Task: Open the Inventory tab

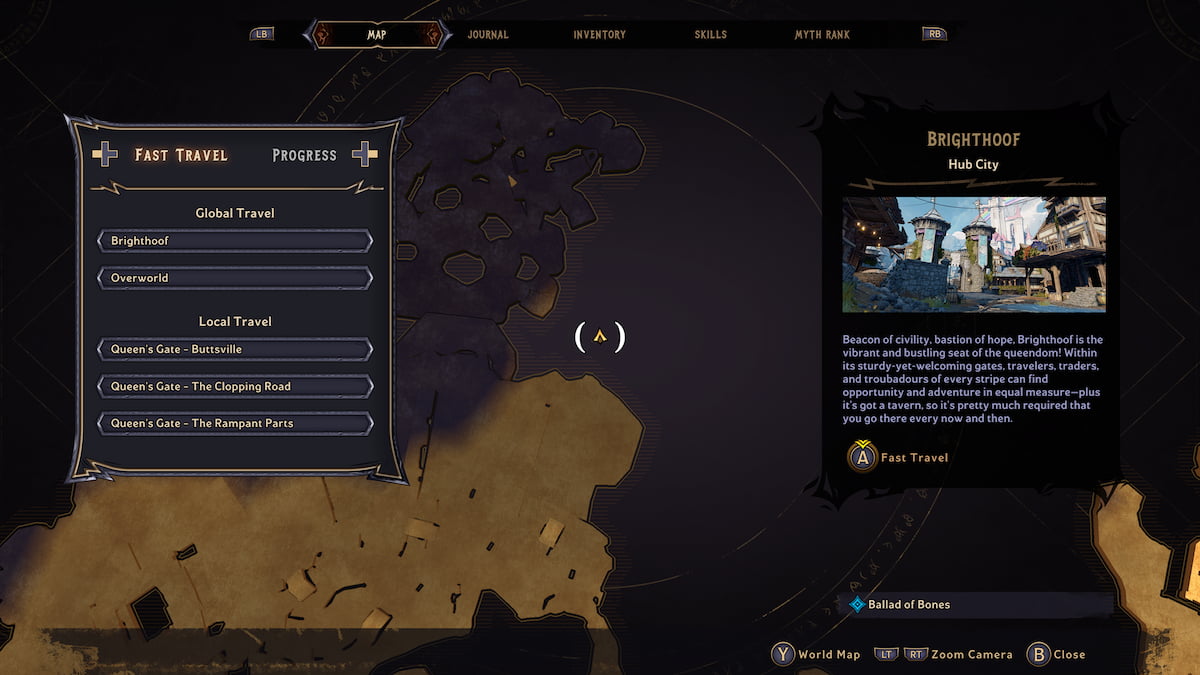Action: 599,35
